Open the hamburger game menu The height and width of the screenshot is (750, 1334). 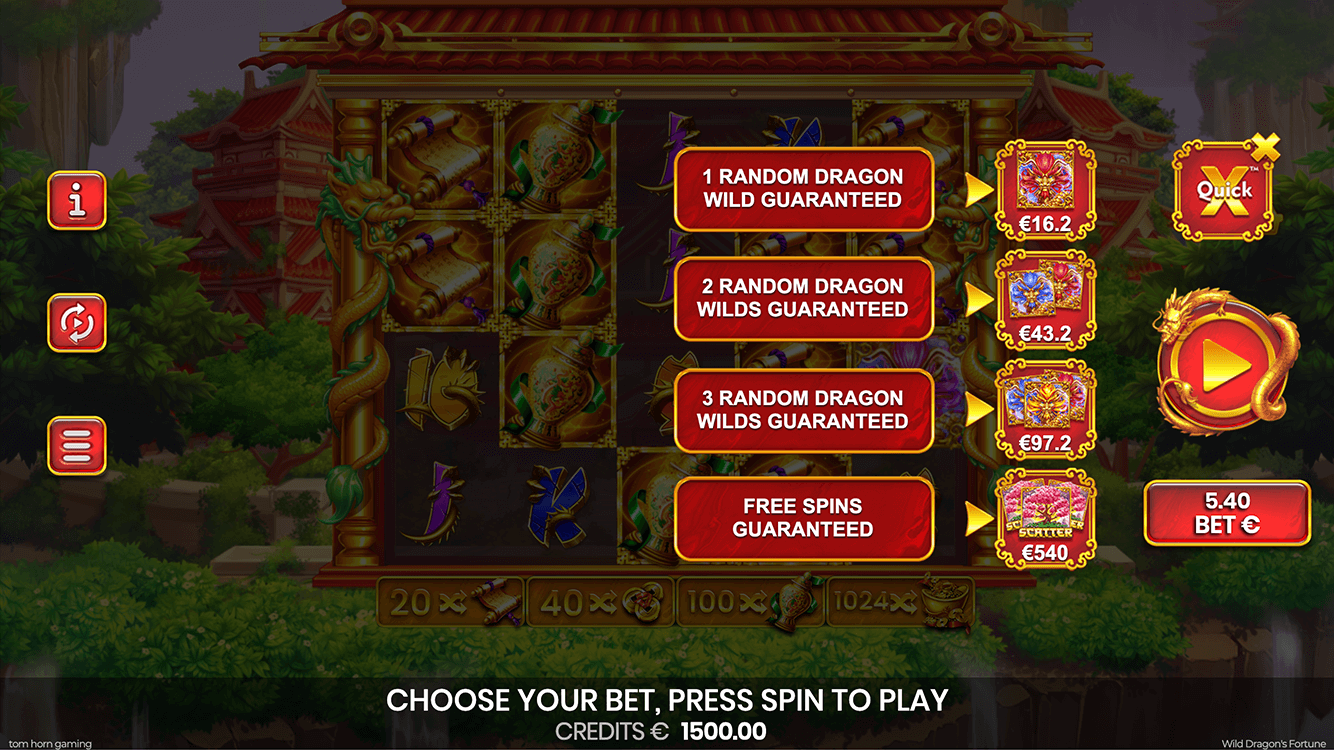pos(77,445)
